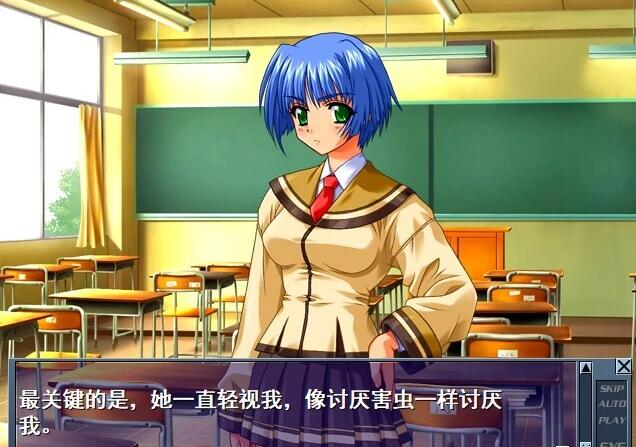Click the dialogue scroll-up arrow
The width and height of the screenshot is (636, 447).
[x=585, y=368]
